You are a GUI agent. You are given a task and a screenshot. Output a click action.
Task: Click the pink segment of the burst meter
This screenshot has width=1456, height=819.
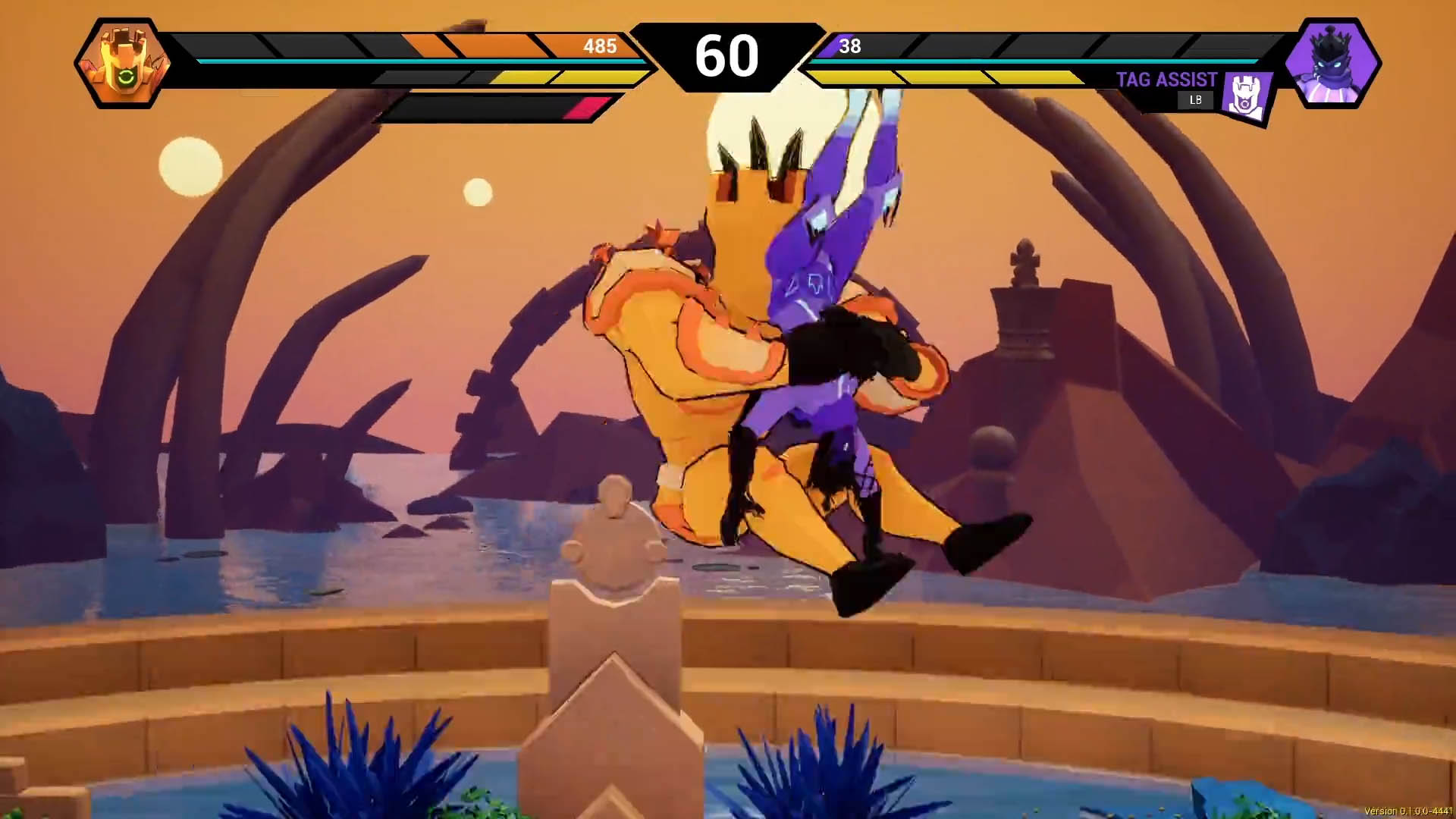tap(584, 107)
